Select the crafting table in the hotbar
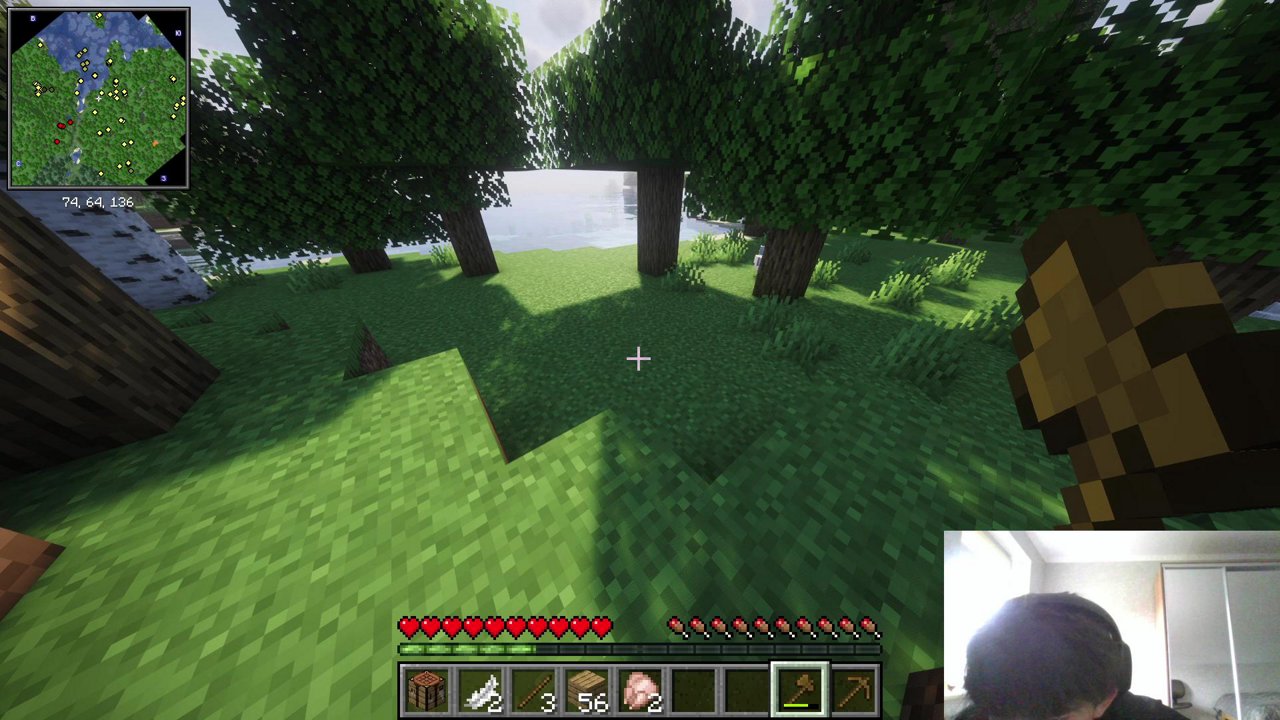The width and height of the screenshot is (1280, 720). tap(425, 686)
